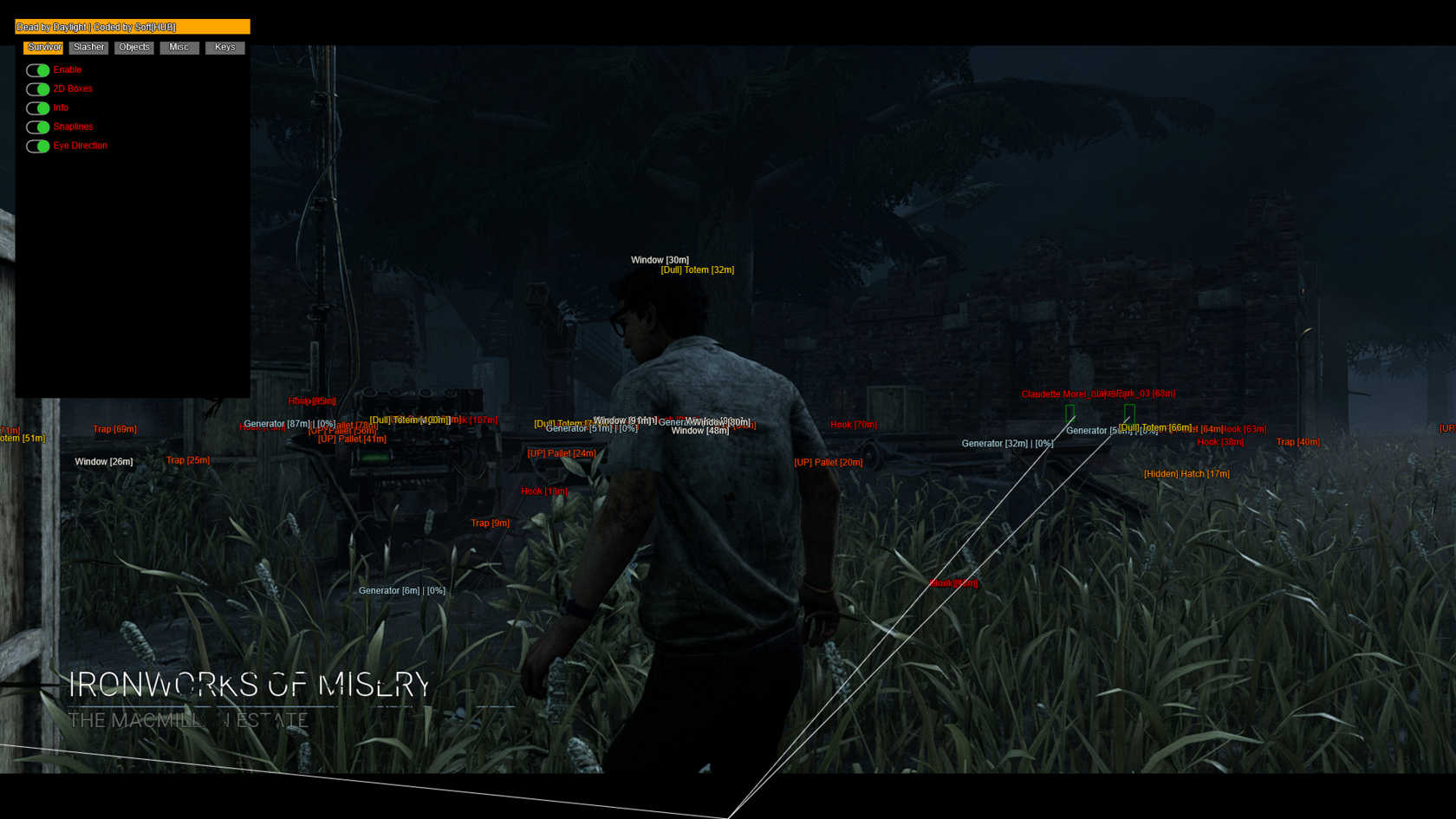The image size is (1456, 819).
Task: Disable Snaplines
Action: pyautogui.click(x=38, y=127)
